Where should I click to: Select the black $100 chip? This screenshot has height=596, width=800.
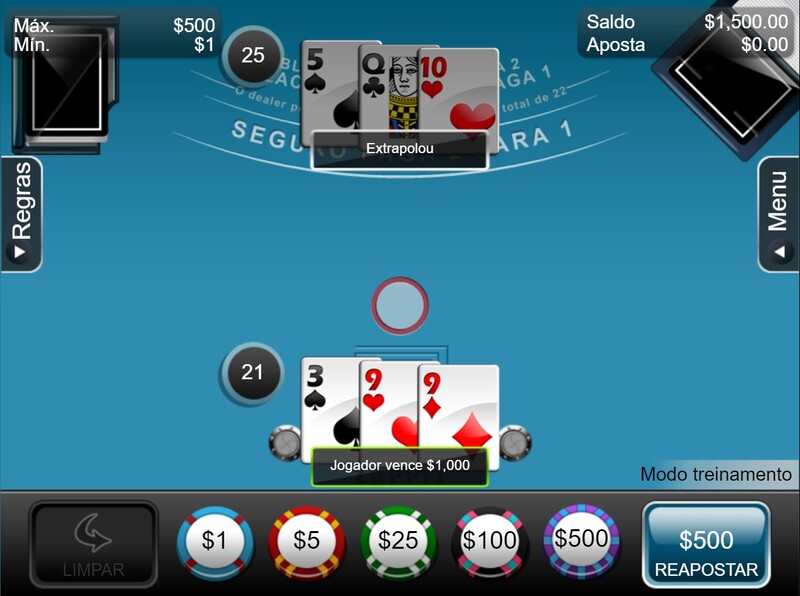tap(490, 542)
